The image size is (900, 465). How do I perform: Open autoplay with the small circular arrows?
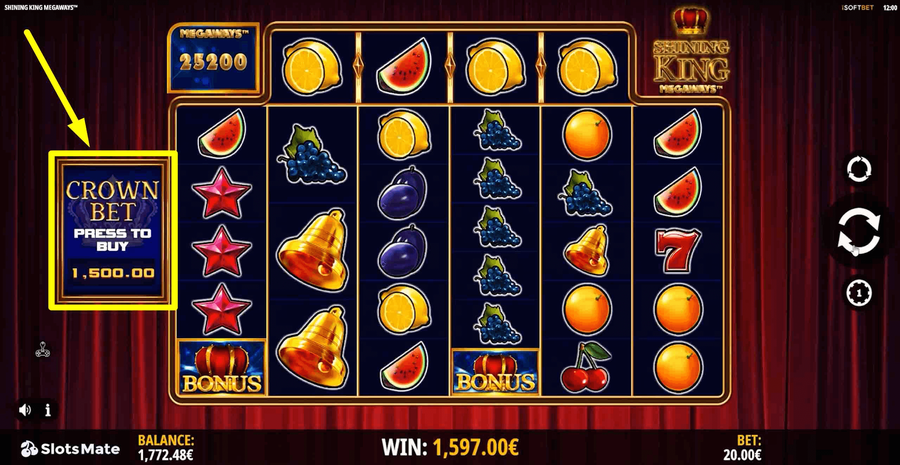click(x=859, y=168)
